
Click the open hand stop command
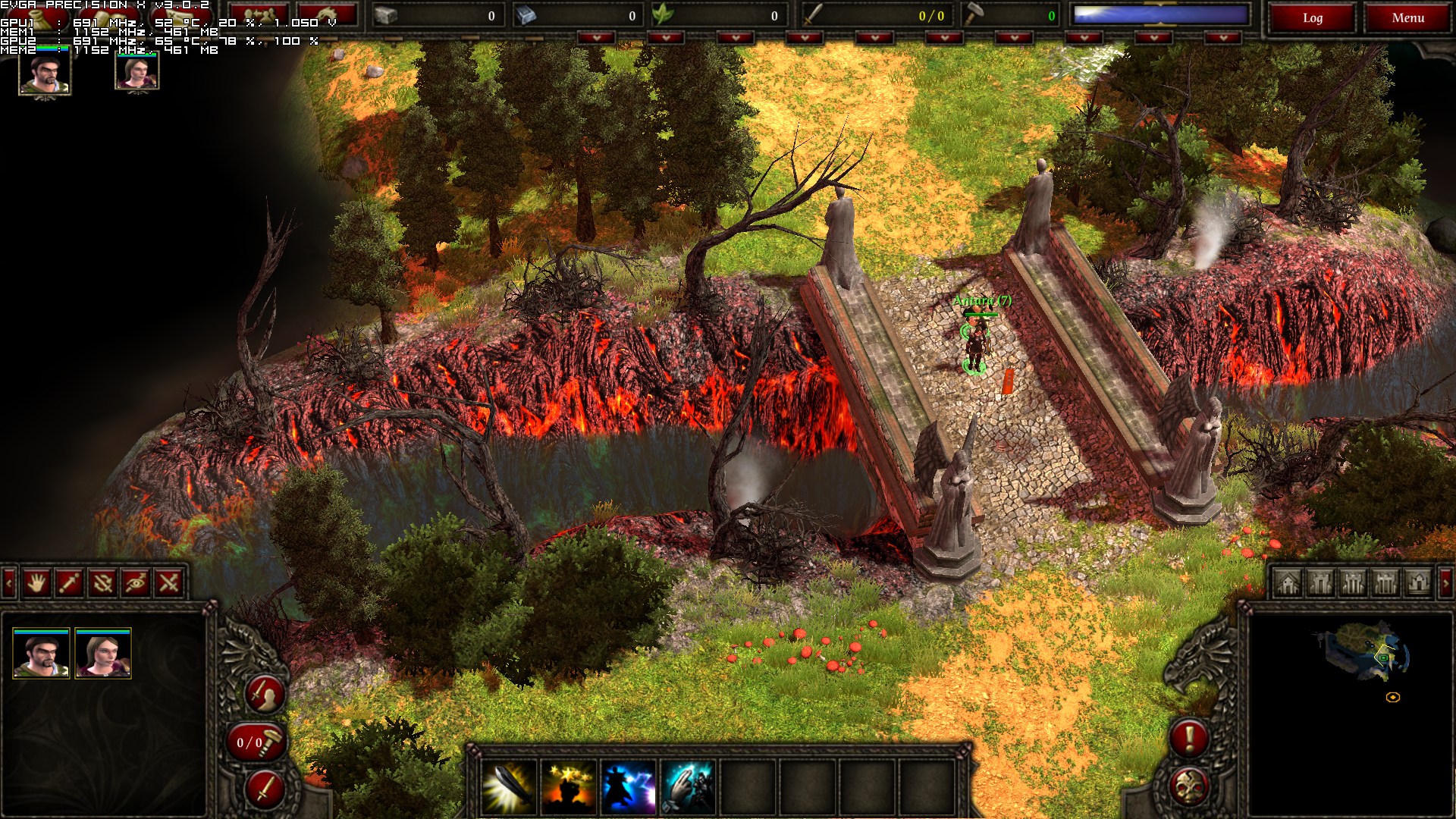click(x=36, y=582)
